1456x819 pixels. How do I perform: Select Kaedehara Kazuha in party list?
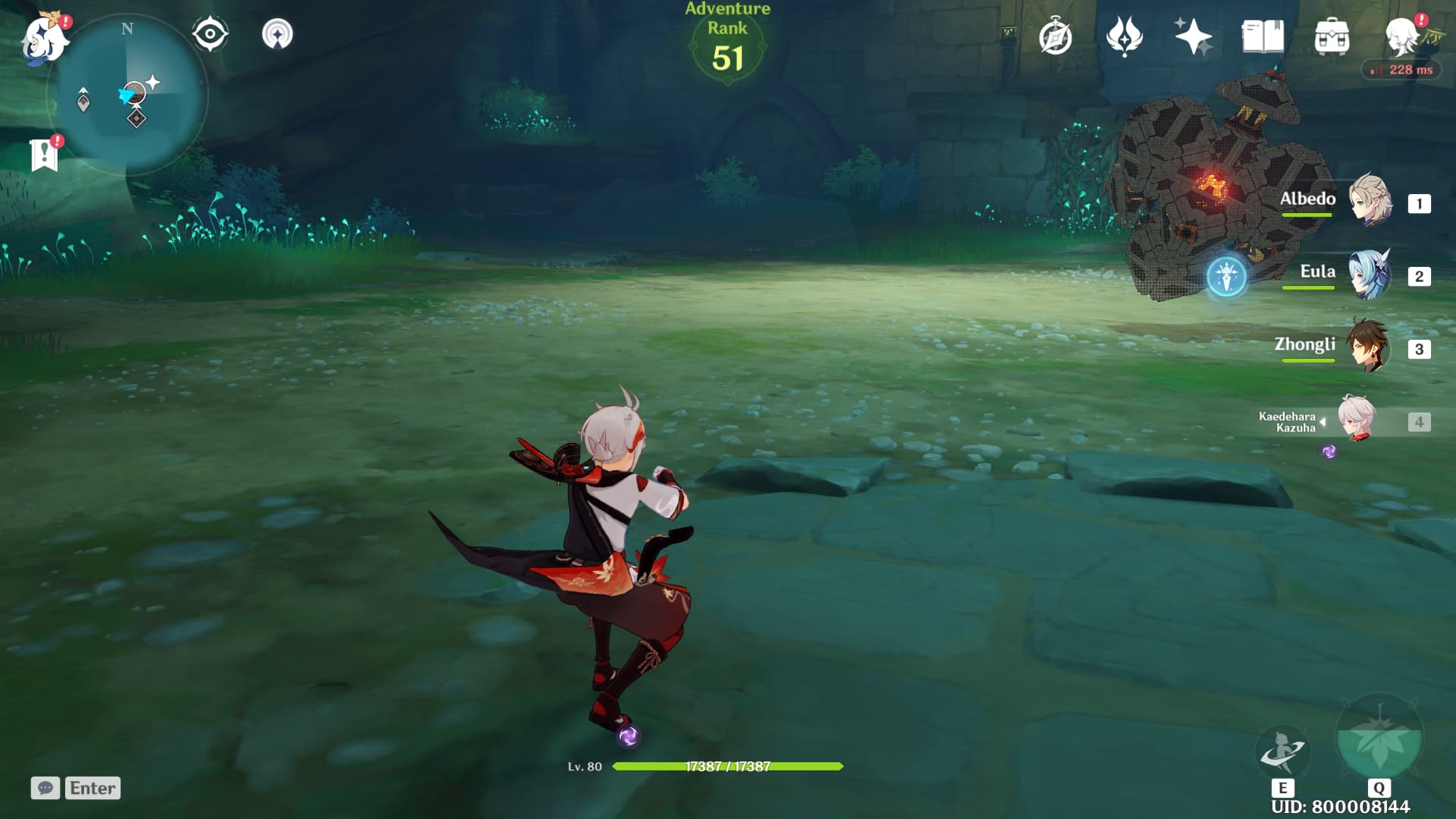(1357, 419)
